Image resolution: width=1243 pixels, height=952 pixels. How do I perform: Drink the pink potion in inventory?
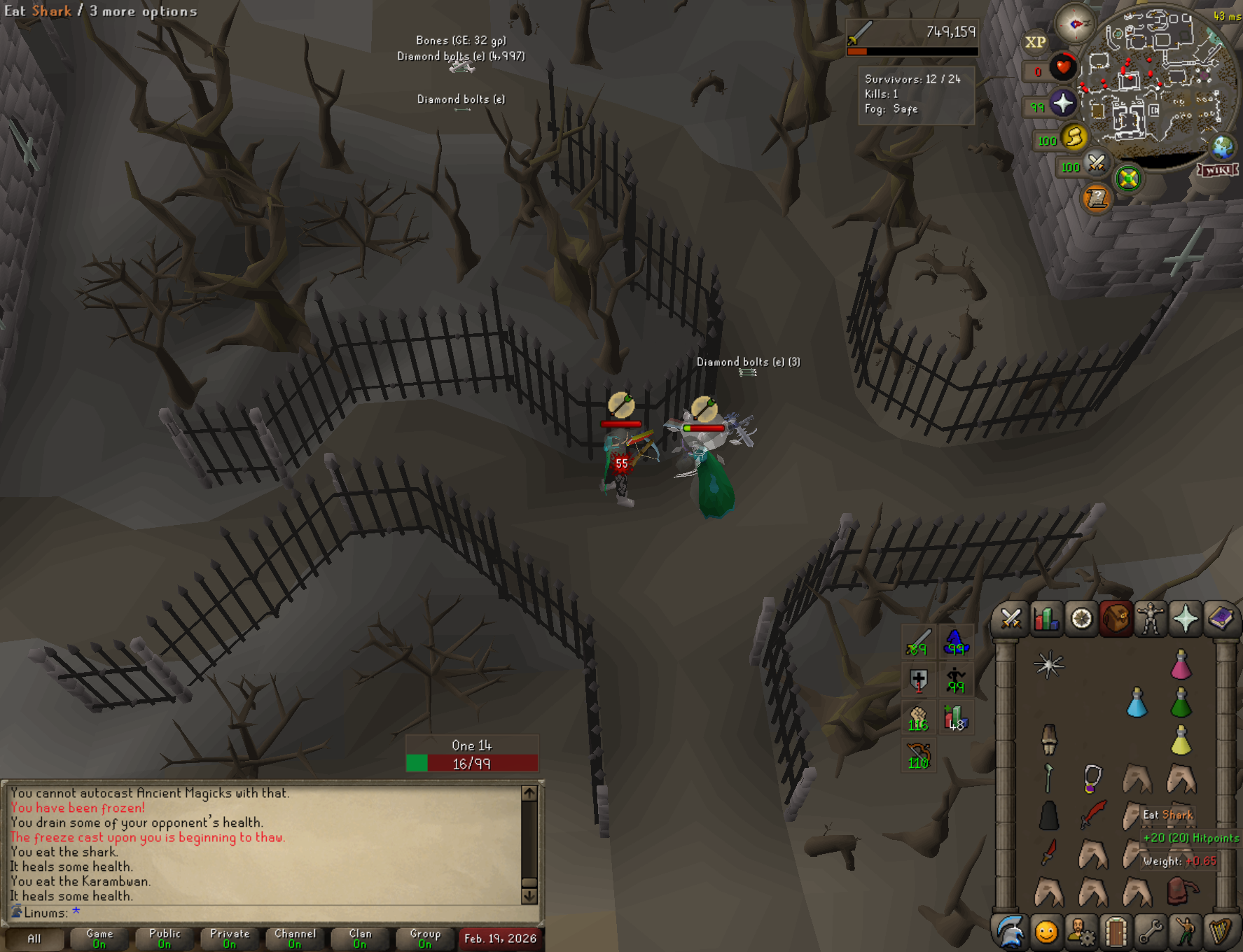tap(1181, 665)
